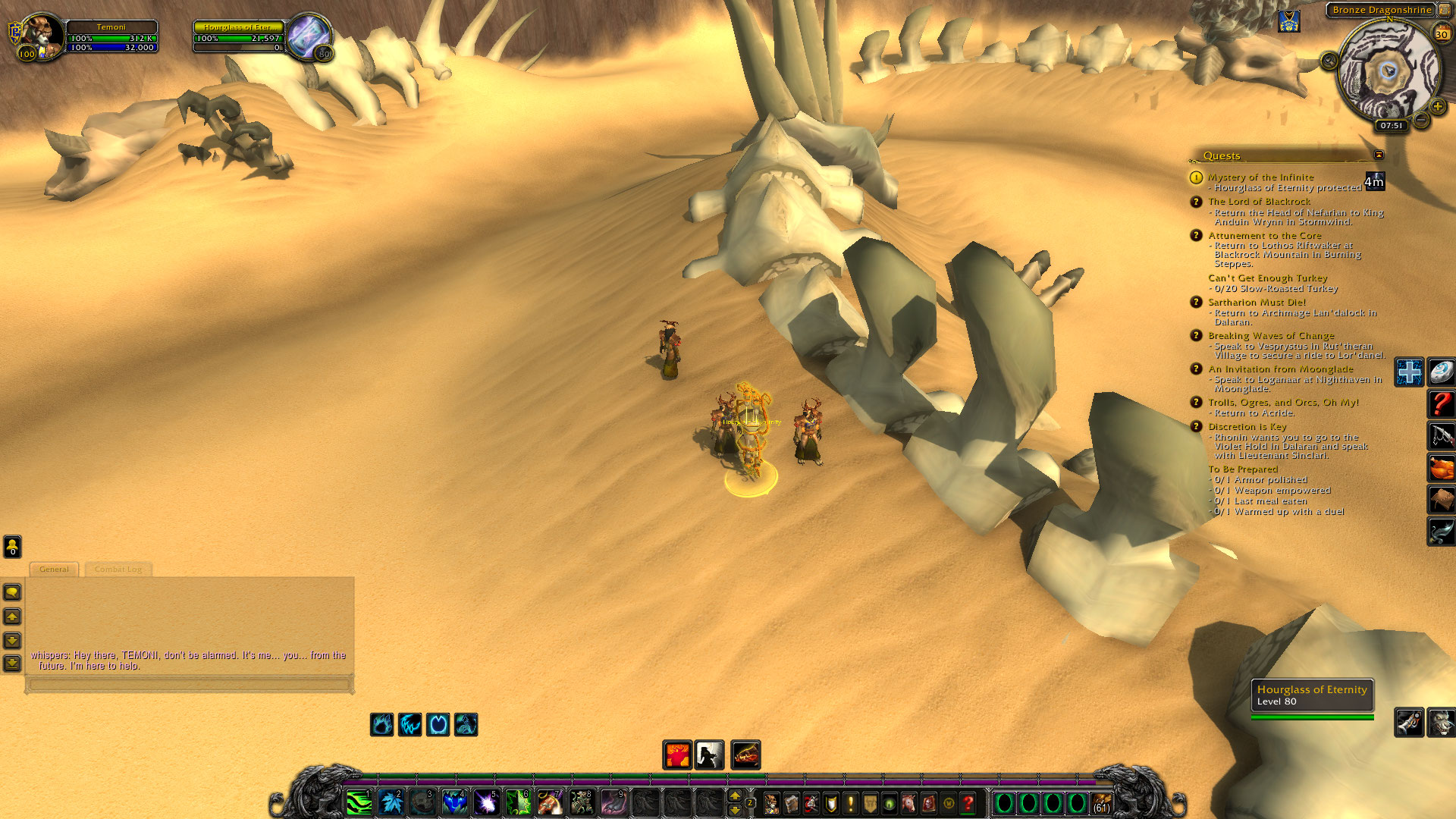The height and width of the screenshot is (819, 1456).
Task: Zoom out the minimap with minus button
Action: tap(1421, 120)
